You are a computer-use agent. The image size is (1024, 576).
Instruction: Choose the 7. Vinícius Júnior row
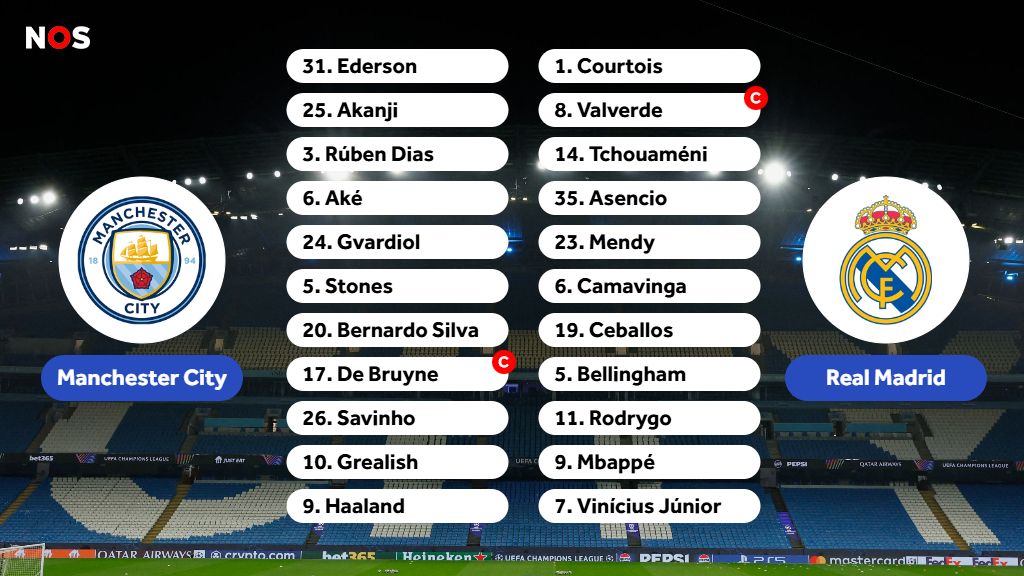pyautogui.click(x=649, y=506)
